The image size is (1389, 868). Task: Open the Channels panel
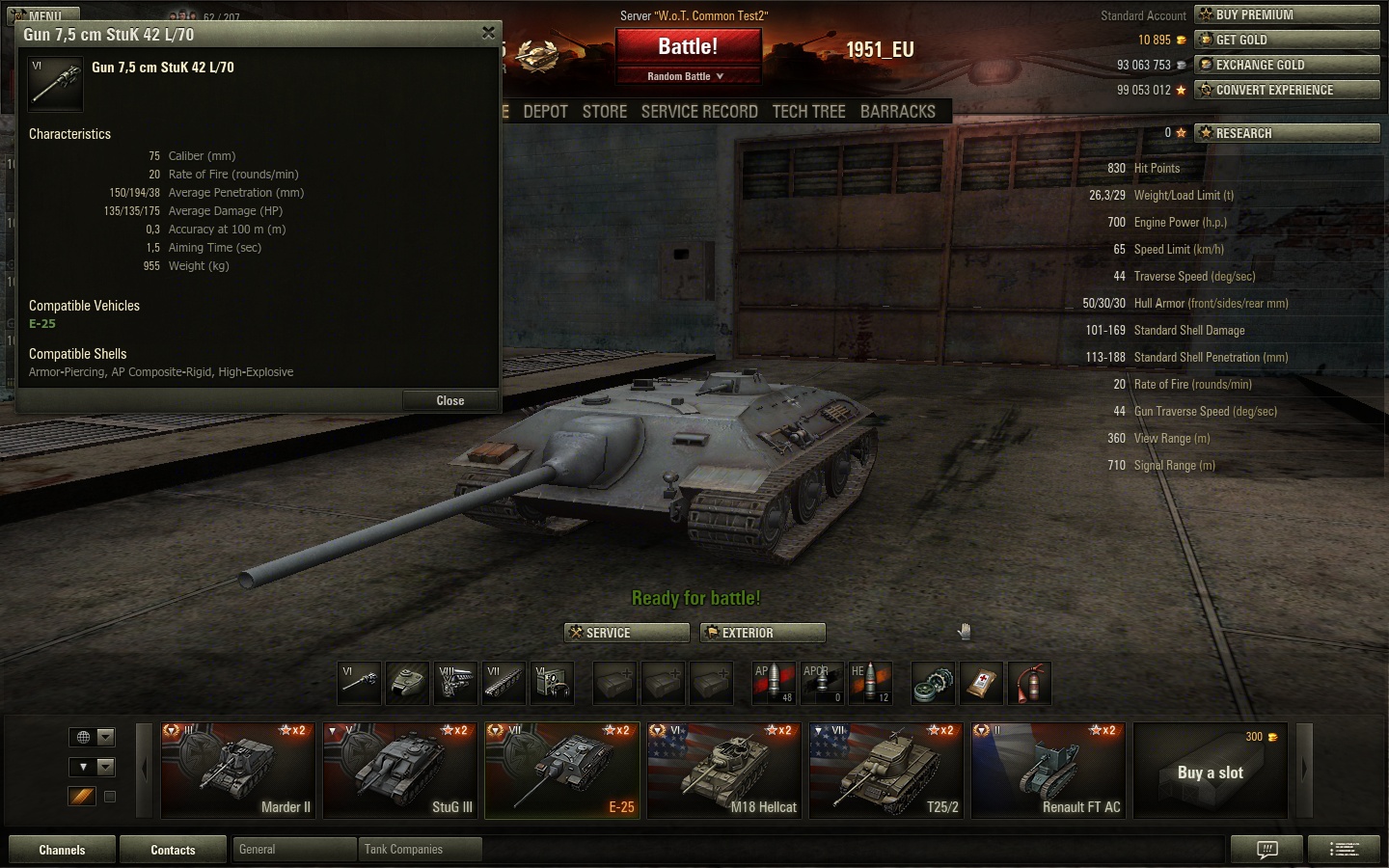62,850
